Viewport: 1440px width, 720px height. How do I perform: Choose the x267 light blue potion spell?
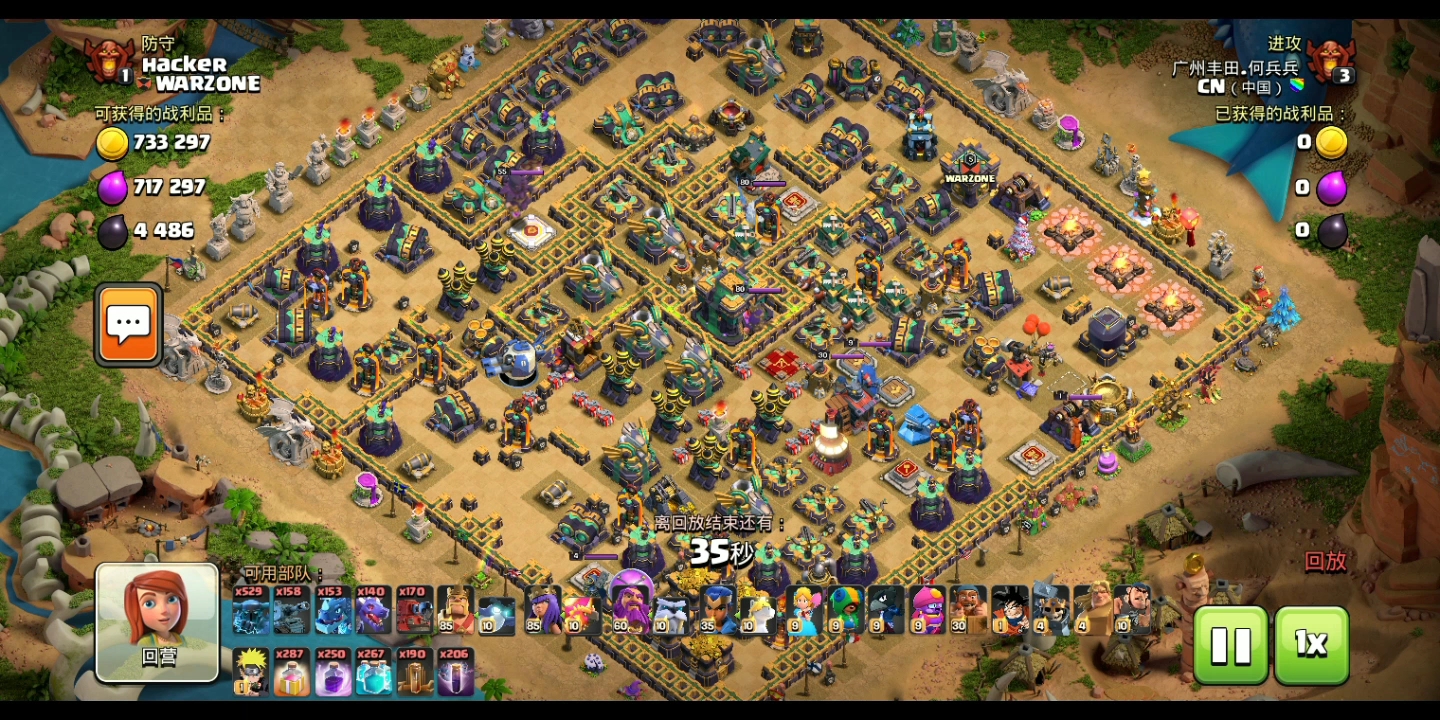tap(373, 672)
